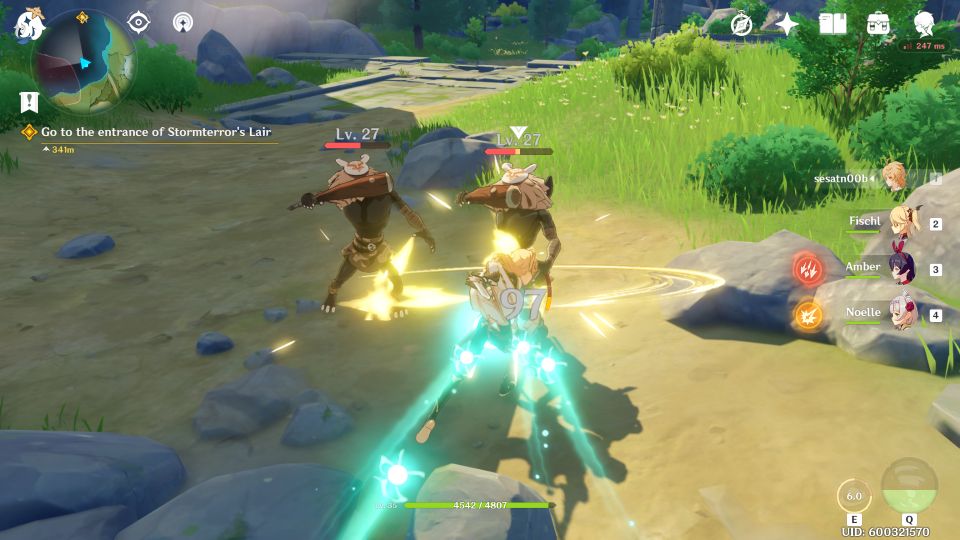This screenshot has height=540, width=960.
Task: Open the co-op signal icon beside minimap
Action: 183,22
